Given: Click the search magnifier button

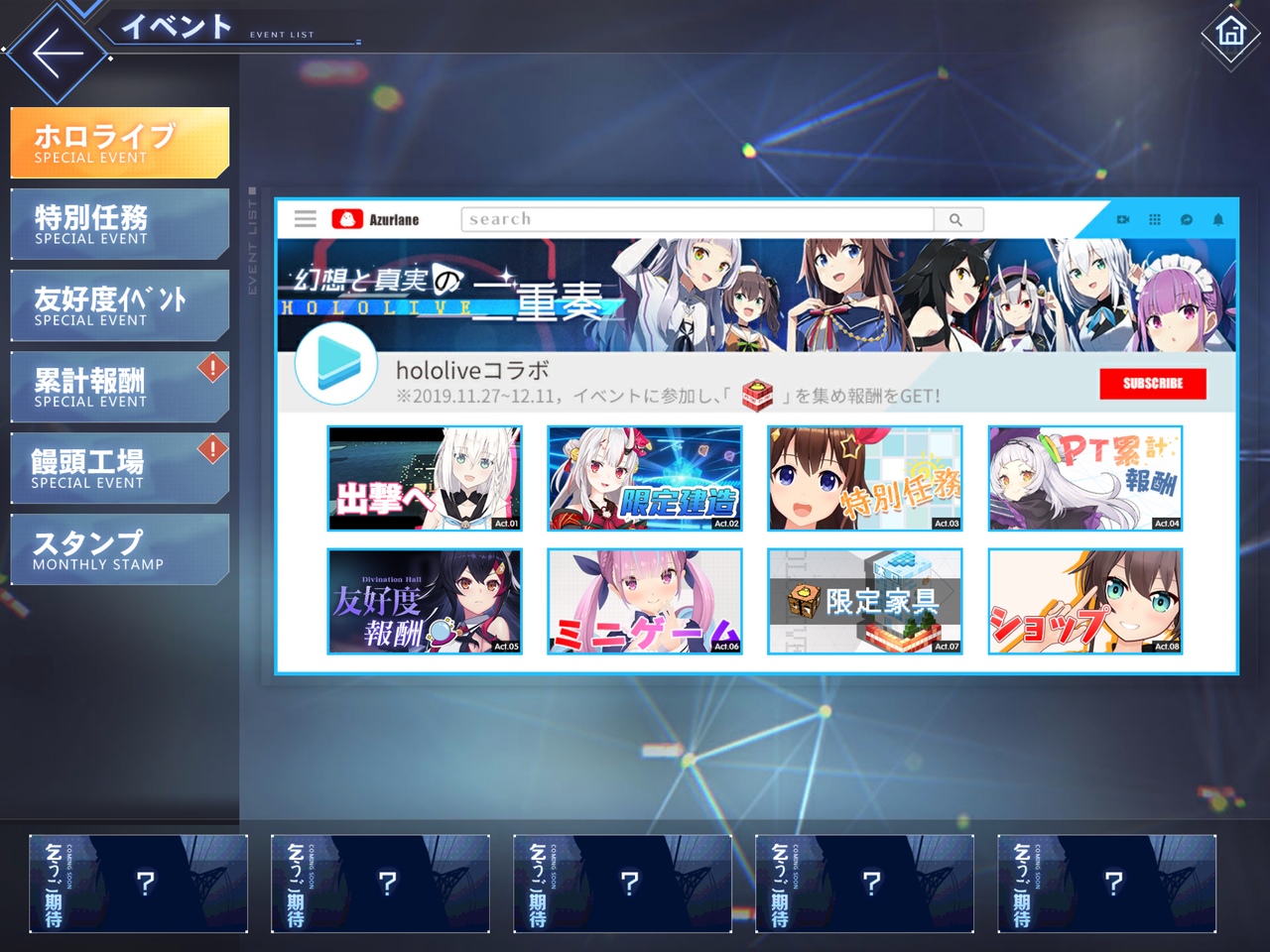Looking at the screenshot, I should pyautogui.click(x=957, y=219).
